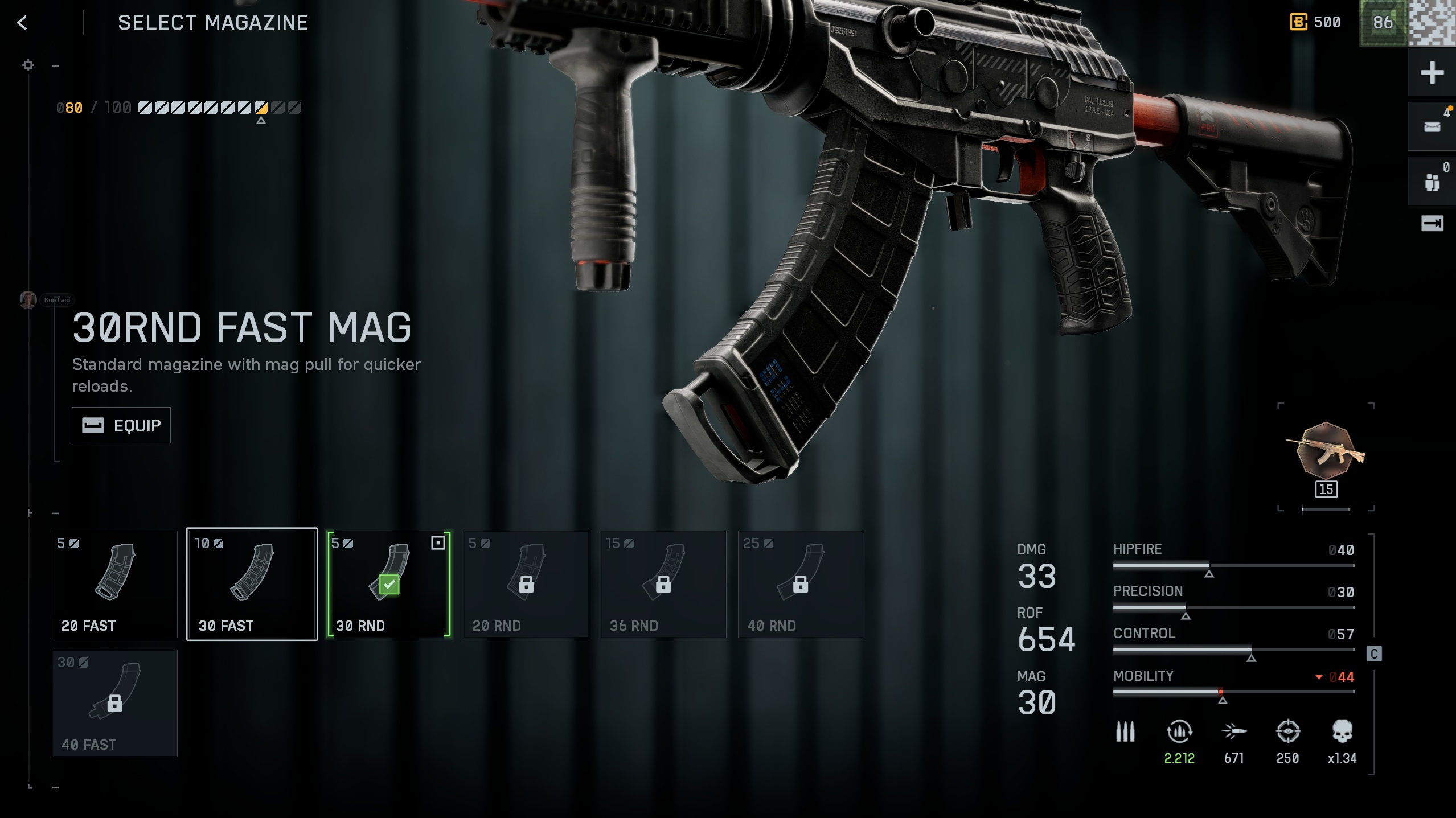Go back with the arrow button
The image size is (1456, 818).
tap(22, 23)
